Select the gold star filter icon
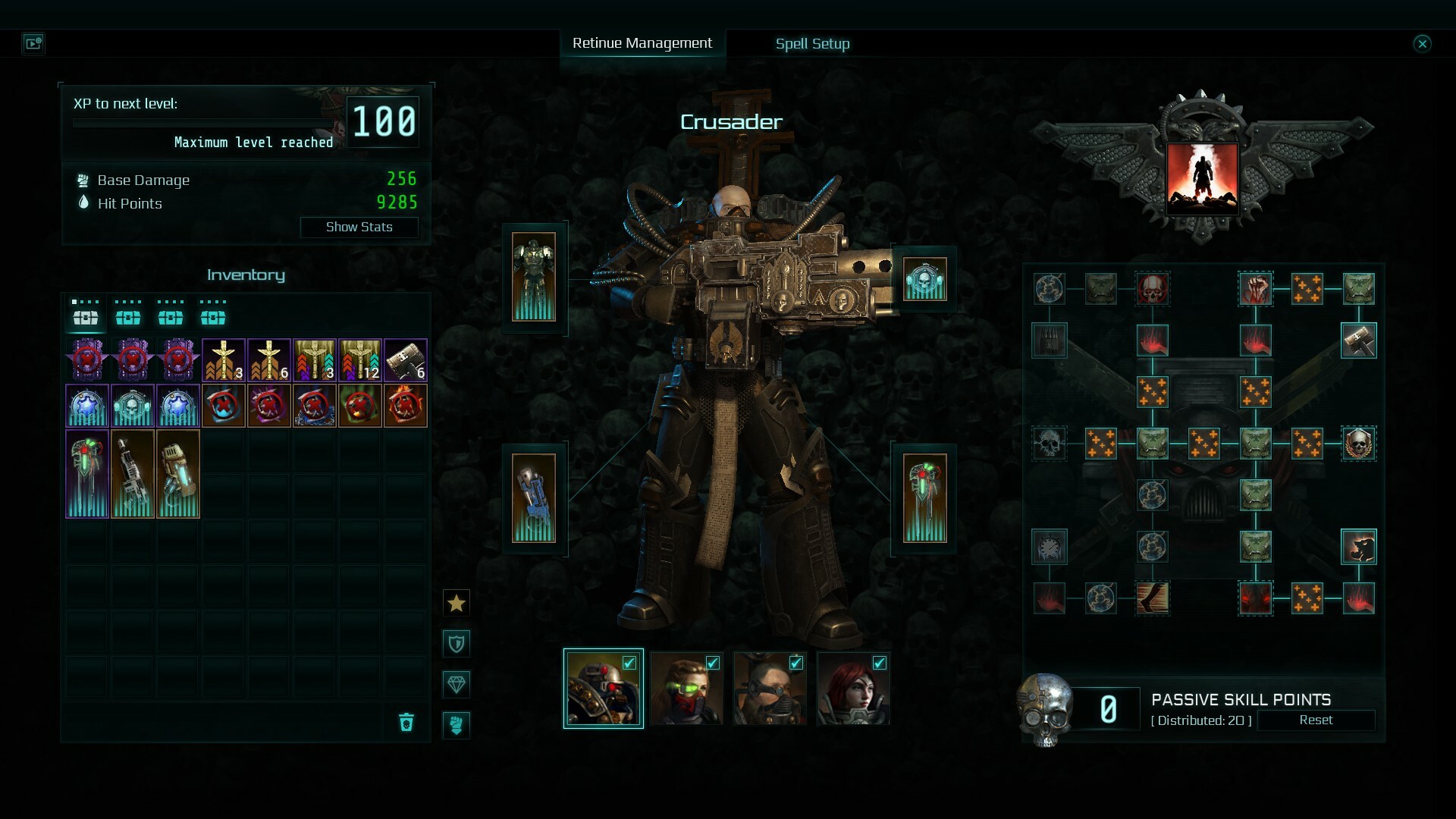1456x819 pixels. click(456, 603)
